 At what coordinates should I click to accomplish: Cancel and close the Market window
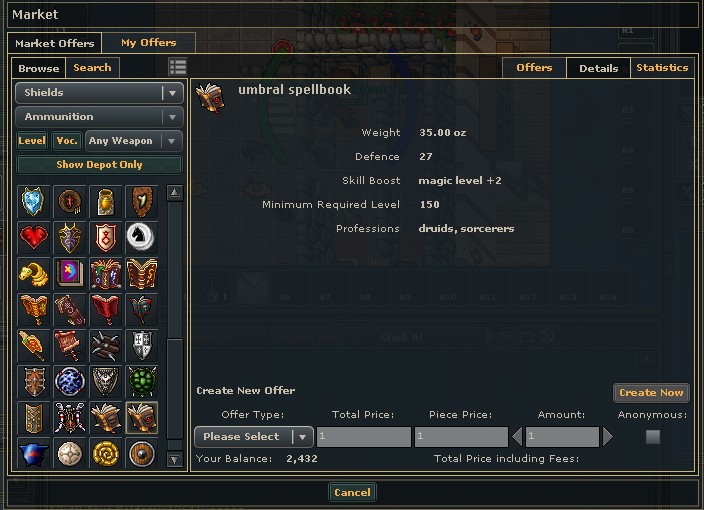pos(352,492)
